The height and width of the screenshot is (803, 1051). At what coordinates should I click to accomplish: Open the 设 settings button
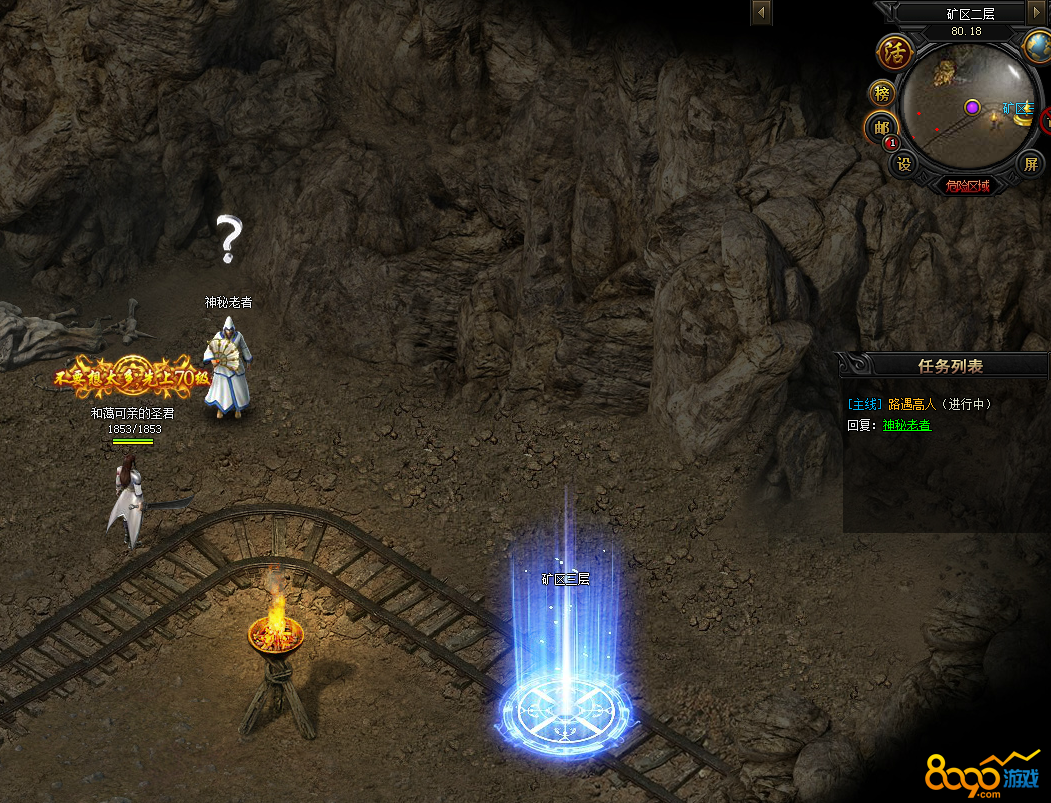click(904, 164)
